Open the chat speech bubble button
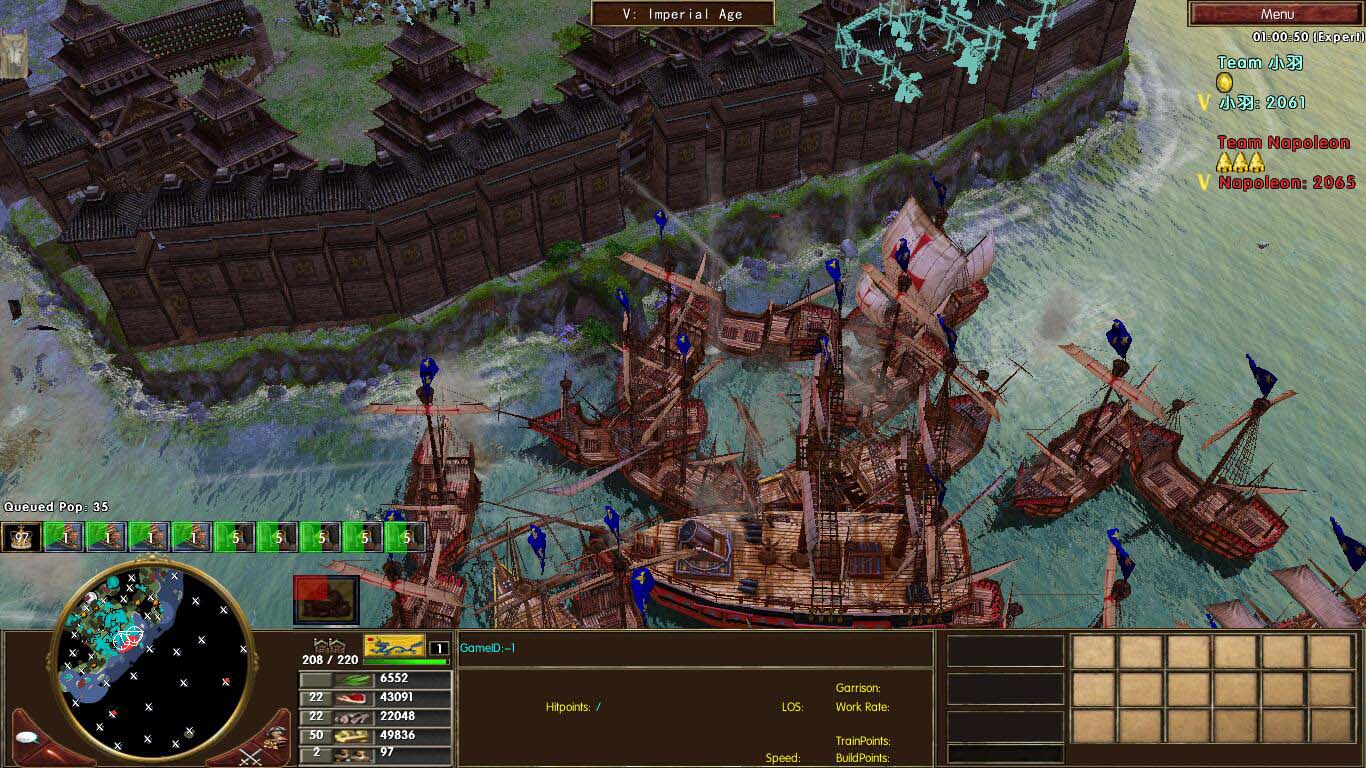 27,738
